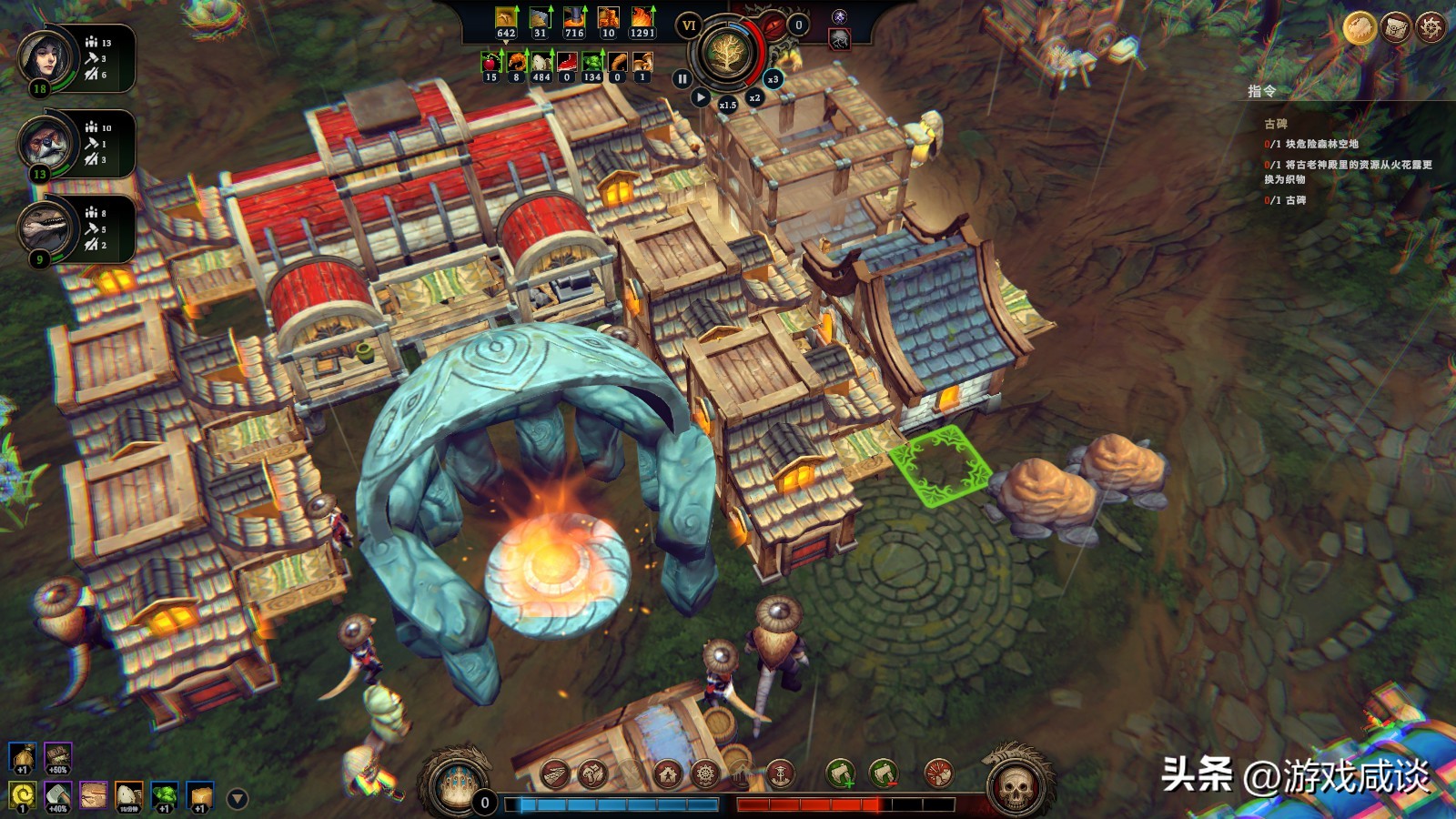Open the ship wheel industry category

click(x=705, y=774)
